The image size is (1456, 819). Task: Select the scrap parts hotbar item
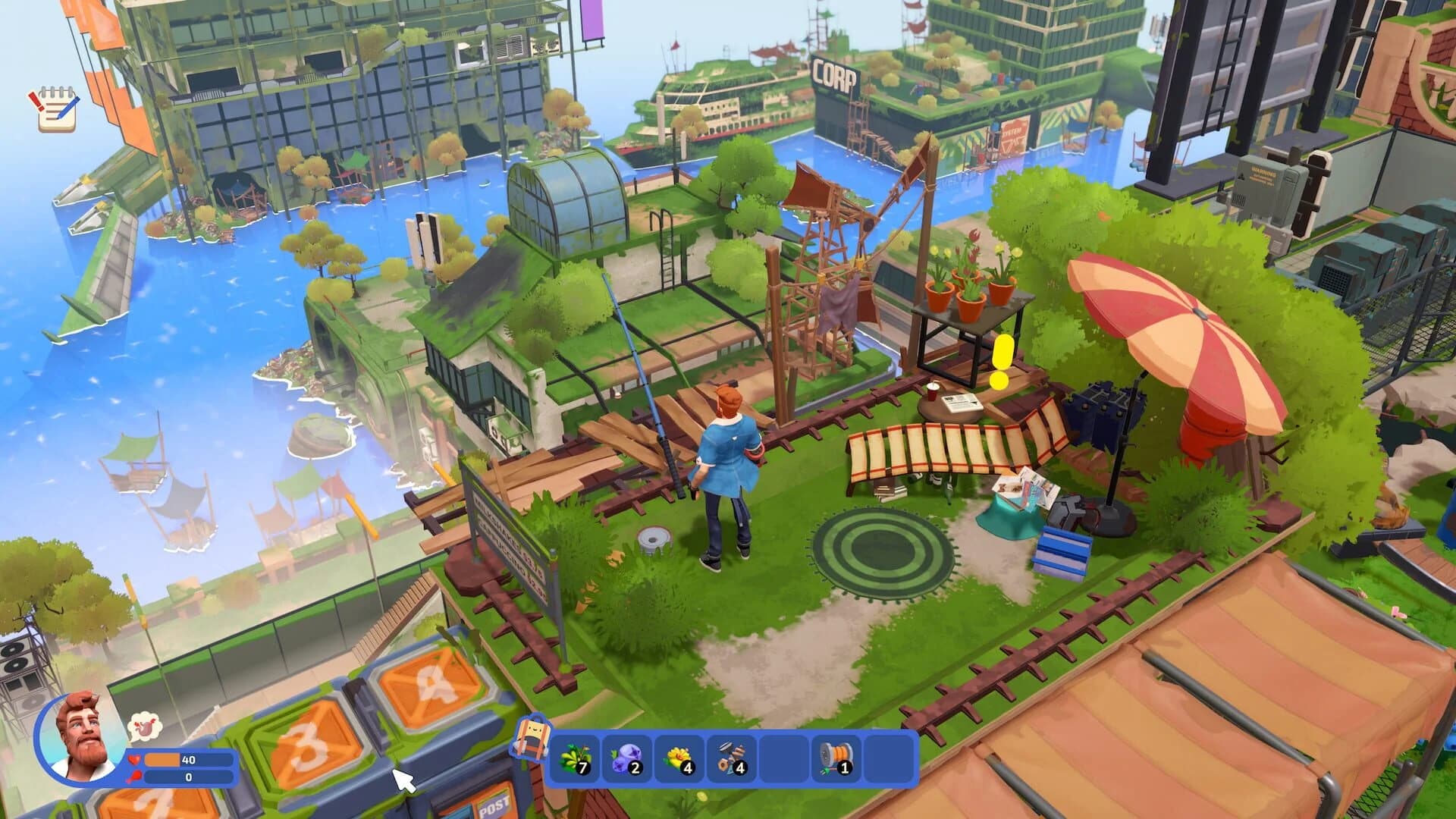point(731,758)
